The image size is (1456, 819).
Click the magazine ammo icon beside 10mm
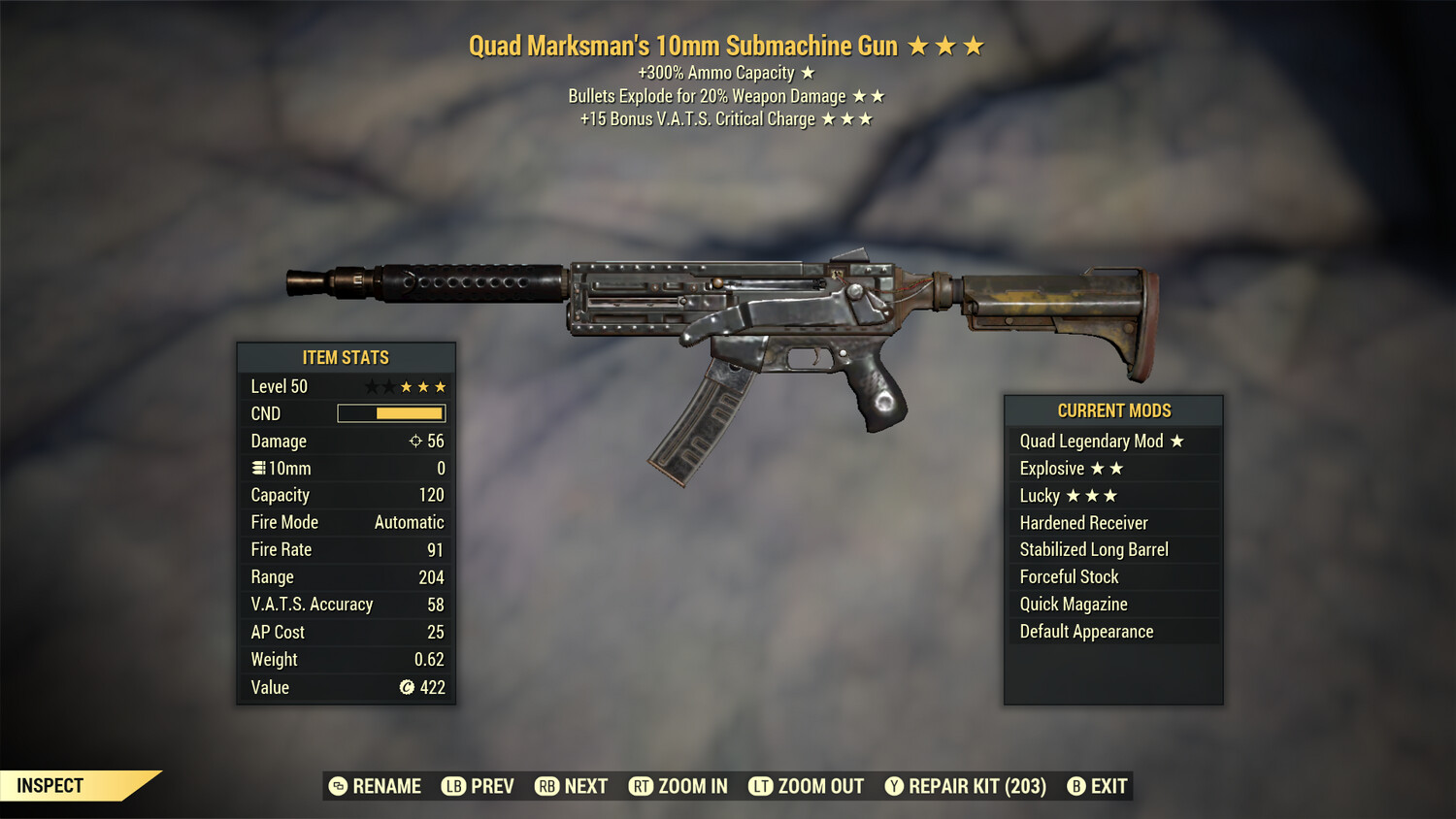point(257,468)
